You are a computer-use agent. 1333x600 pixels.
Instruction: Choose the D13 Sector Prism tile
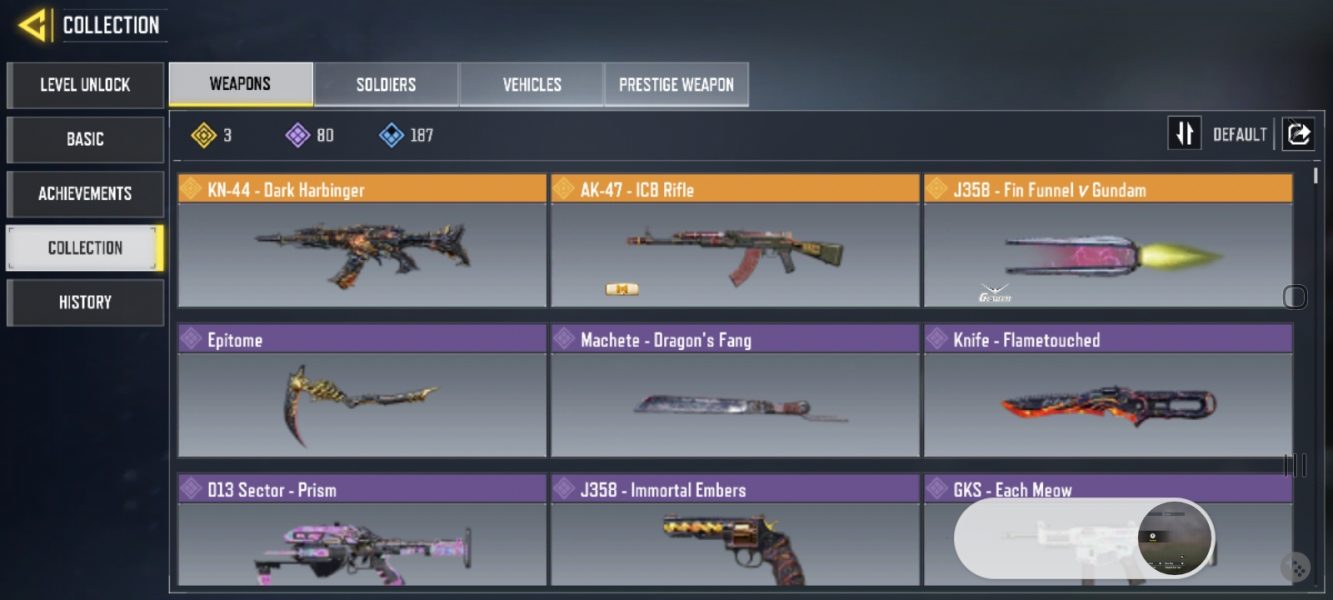(362, 531)
